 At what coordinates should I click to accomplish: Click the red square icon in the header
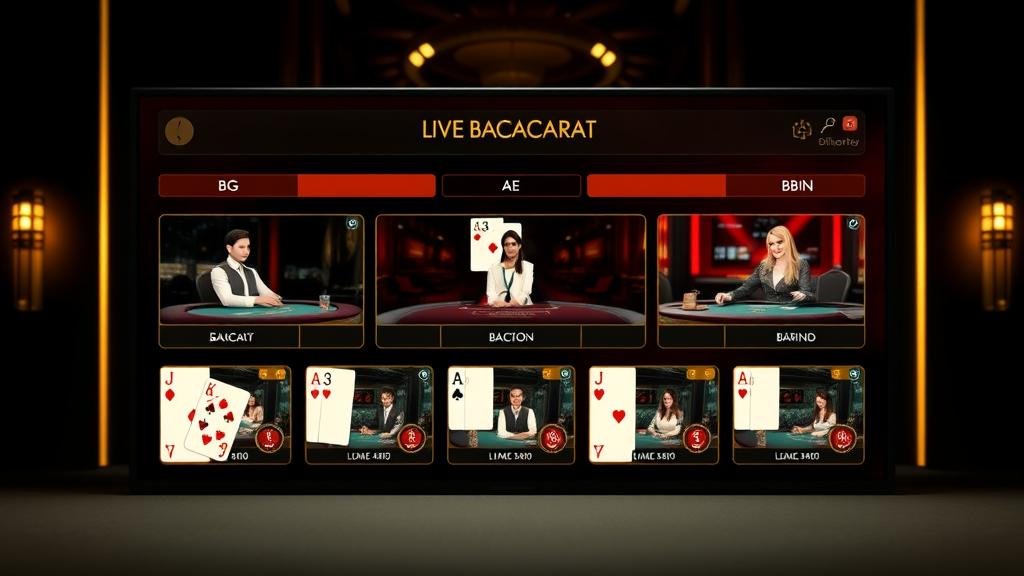tap(850, 124)
